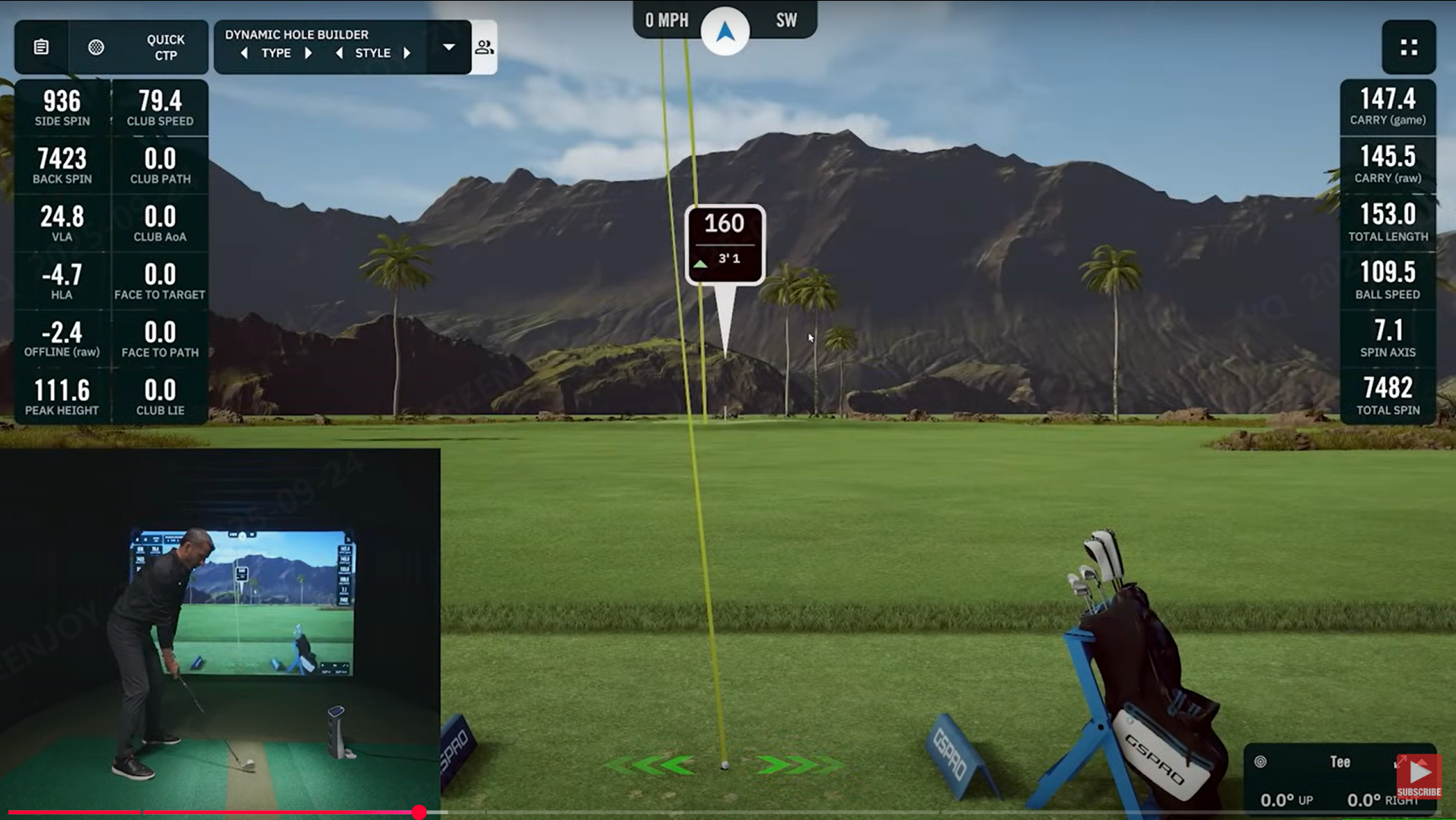Open the scorecard clipboard icon

(x=41, y=47)
